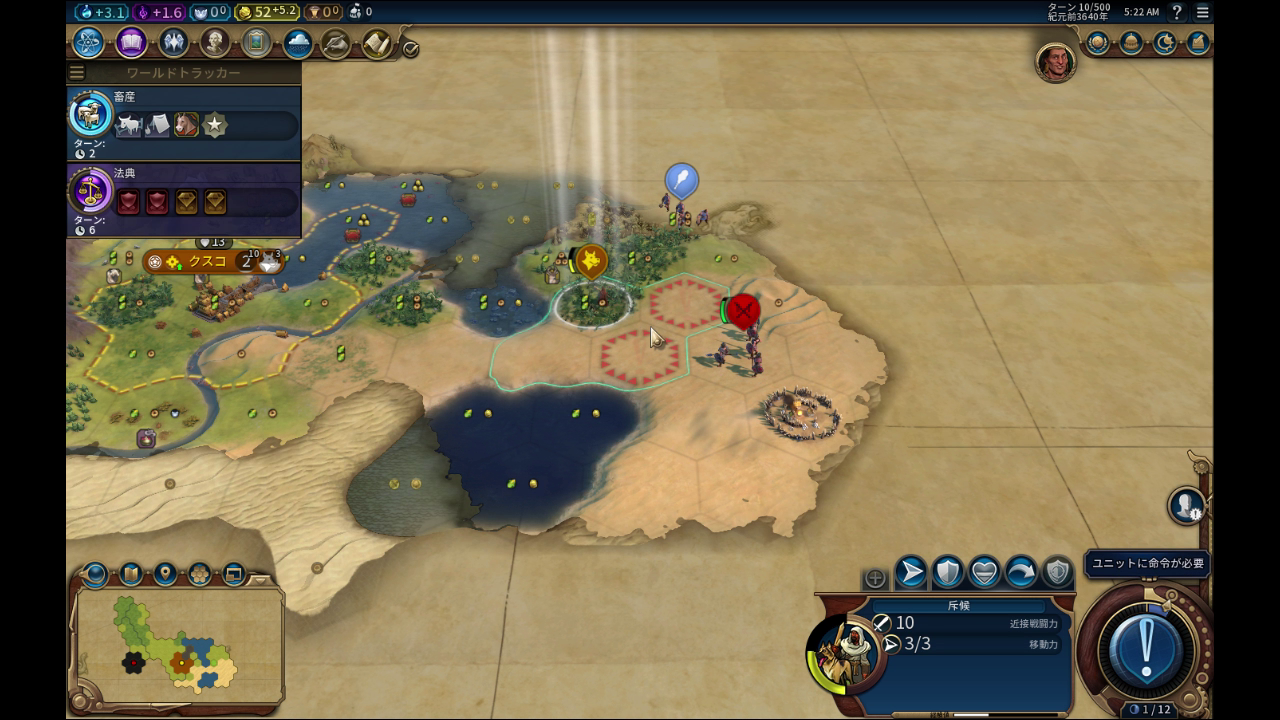The width and height of the screenshot is (1280, 720).
Task: Choose the move-to arrow unit action
Action: tap(910, 573)
